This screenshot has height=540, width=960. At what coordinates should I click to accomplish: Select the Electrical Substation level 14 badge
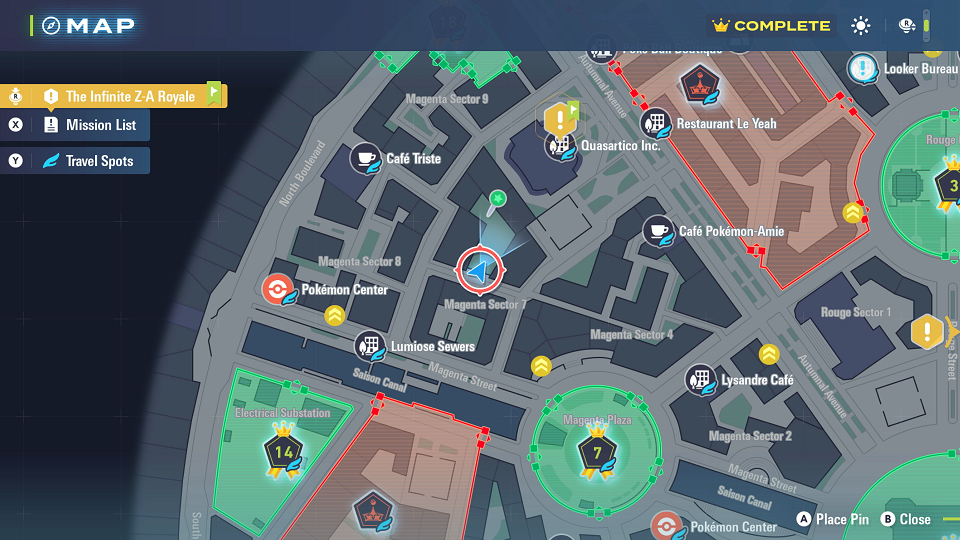tap(283, 452)
